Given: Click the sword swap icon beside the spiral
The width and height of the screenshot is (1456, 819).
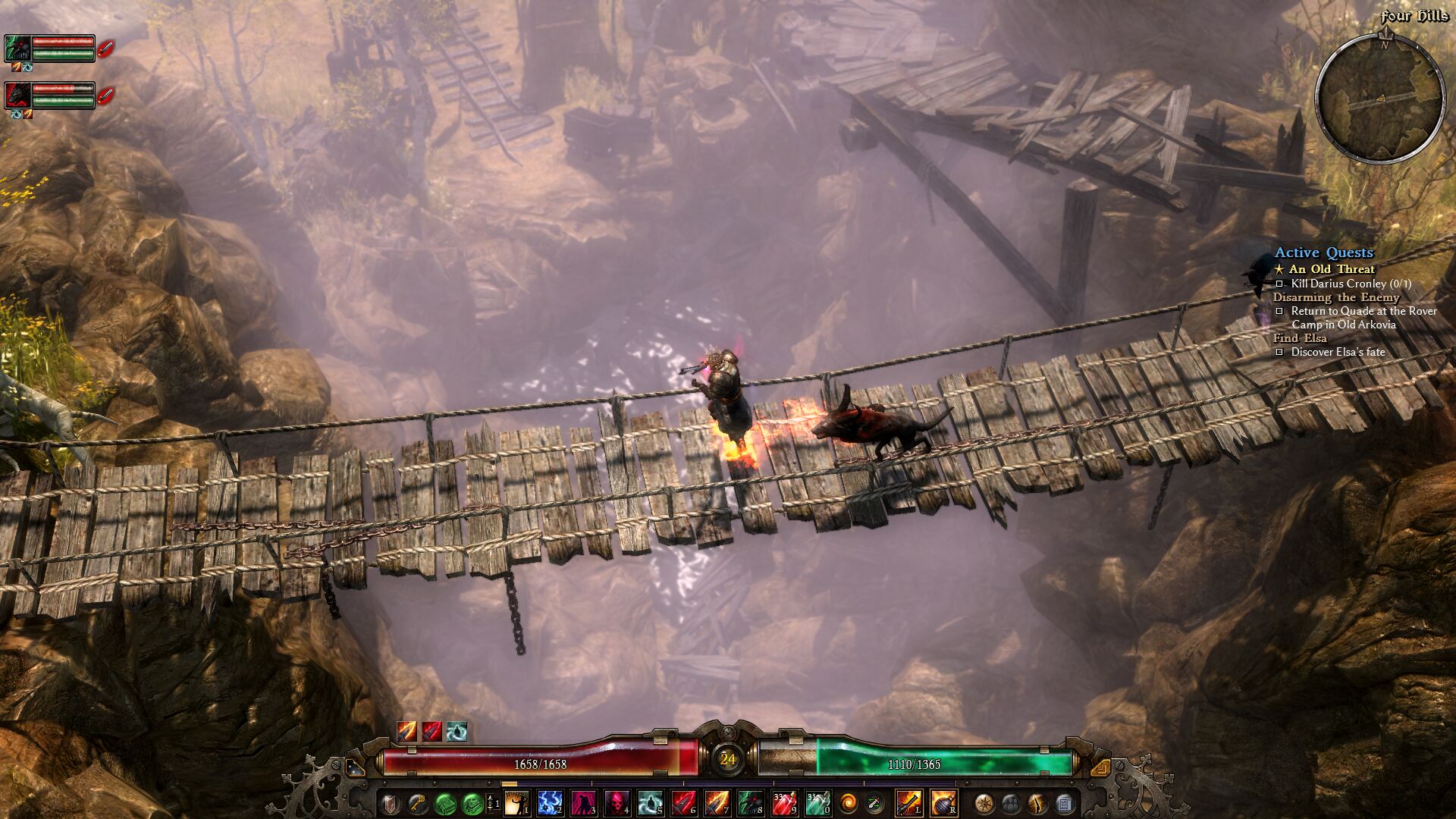Looking at the screenshot, I should (874, 802).
